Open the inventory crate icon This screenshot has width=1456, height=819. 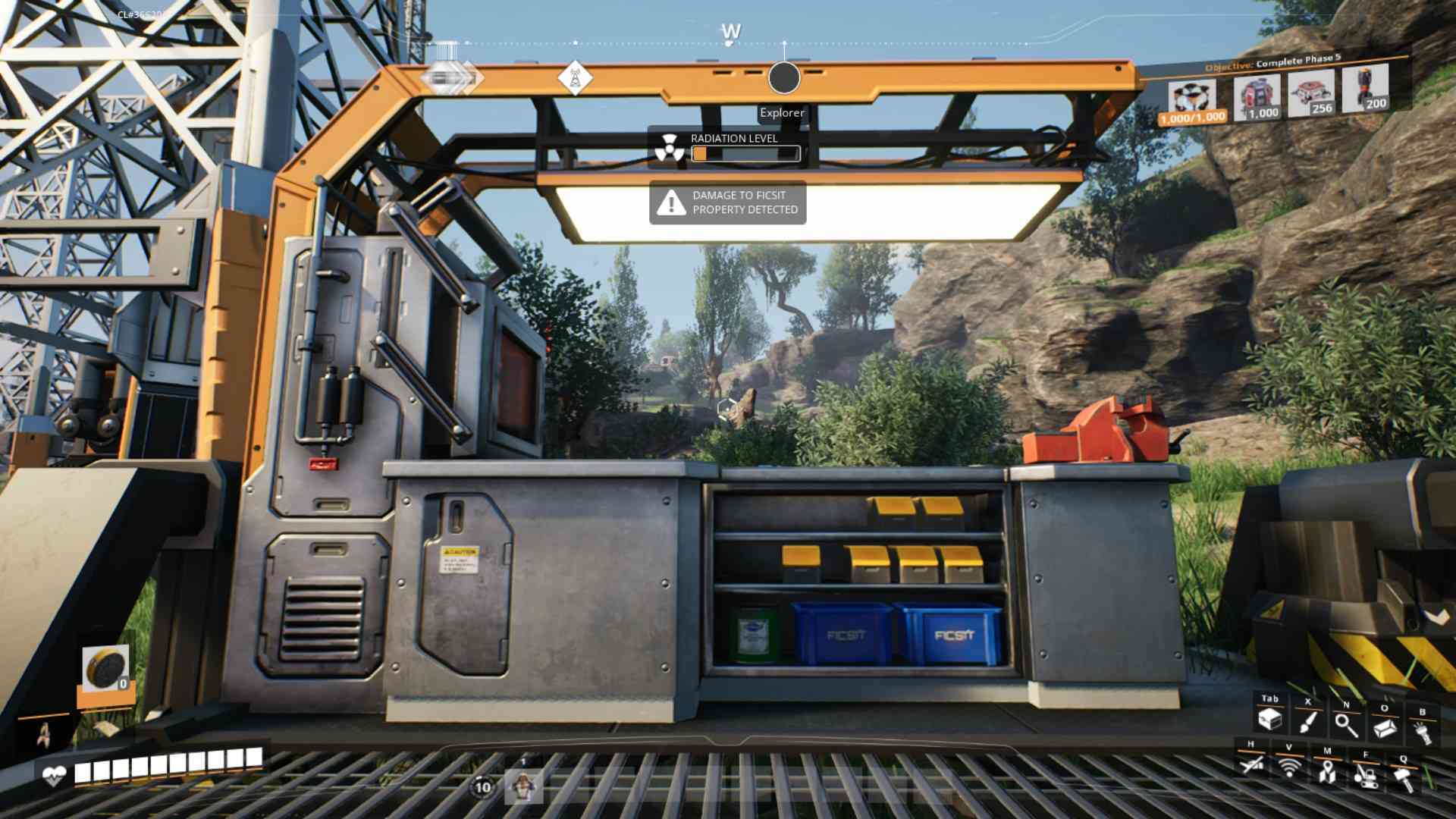(1269, 719)
